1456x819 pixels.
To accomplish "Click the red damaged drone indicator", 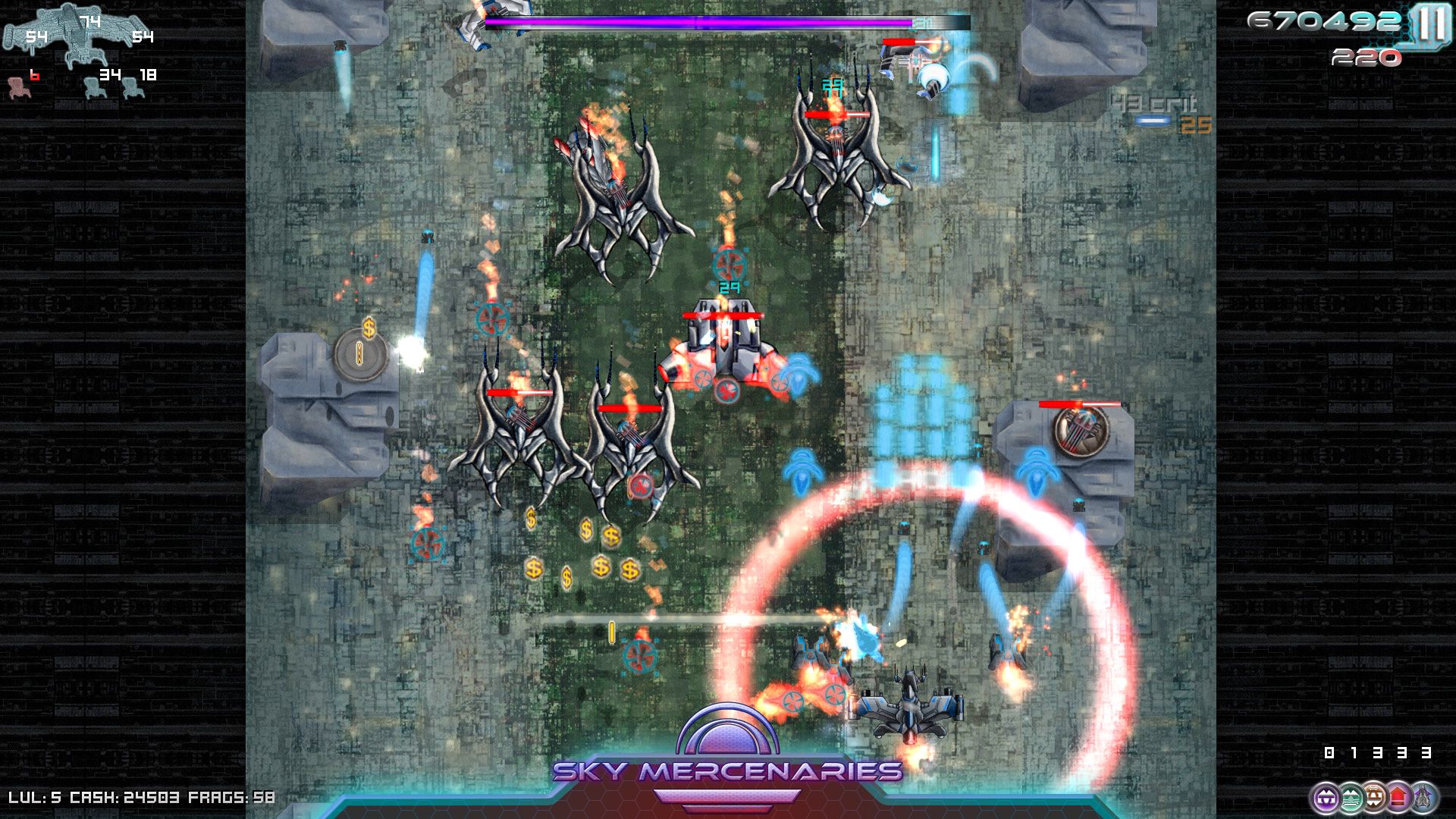I will 19,89.
